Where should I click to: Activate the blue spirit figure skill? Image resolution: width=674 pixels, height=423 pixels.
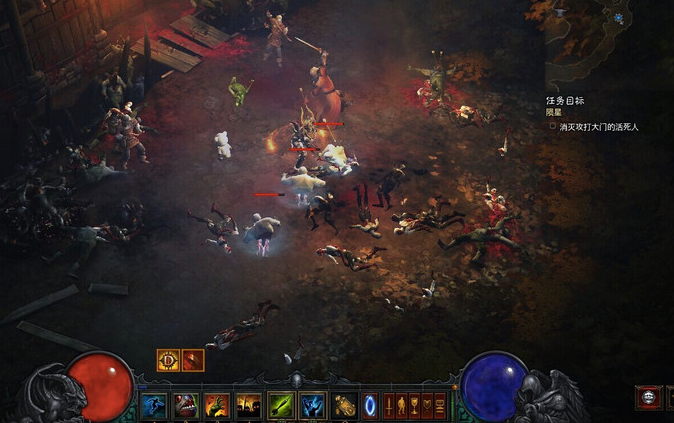tap(312, 405)
